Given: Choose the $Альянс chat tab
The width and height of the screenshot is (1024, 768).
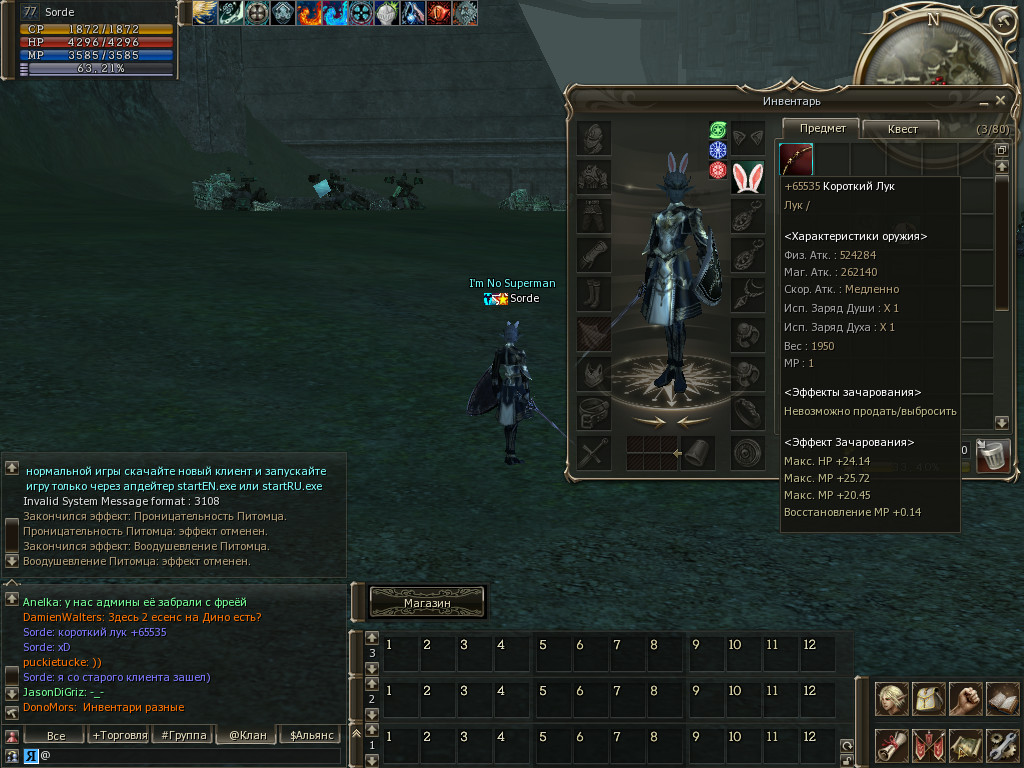Looking at the screenshot, I should 308,736.
